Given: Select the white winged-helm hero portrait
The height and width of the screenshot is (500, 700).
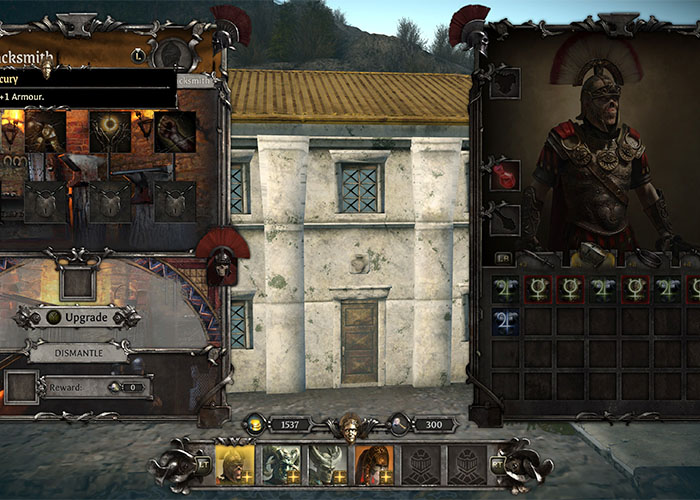Looking at the screenshot, I should click(327, 464).
